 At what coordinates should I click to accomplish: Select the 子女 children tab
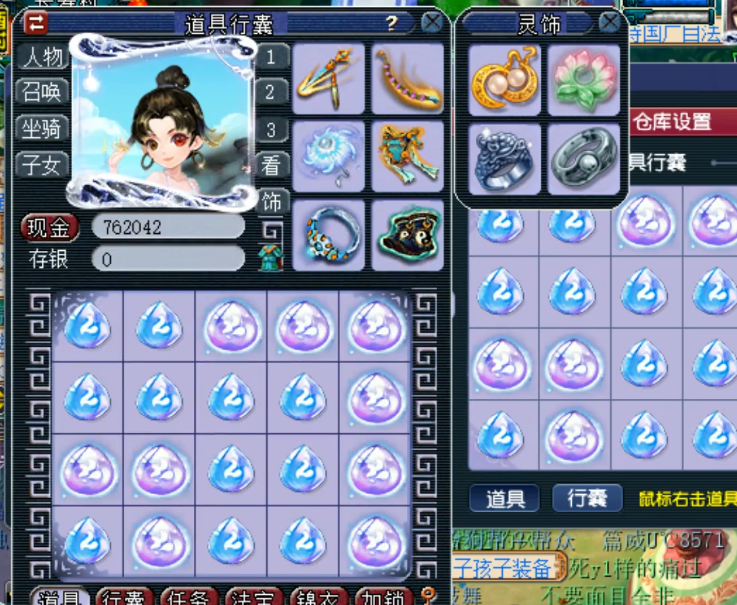(x=44, y=162)
